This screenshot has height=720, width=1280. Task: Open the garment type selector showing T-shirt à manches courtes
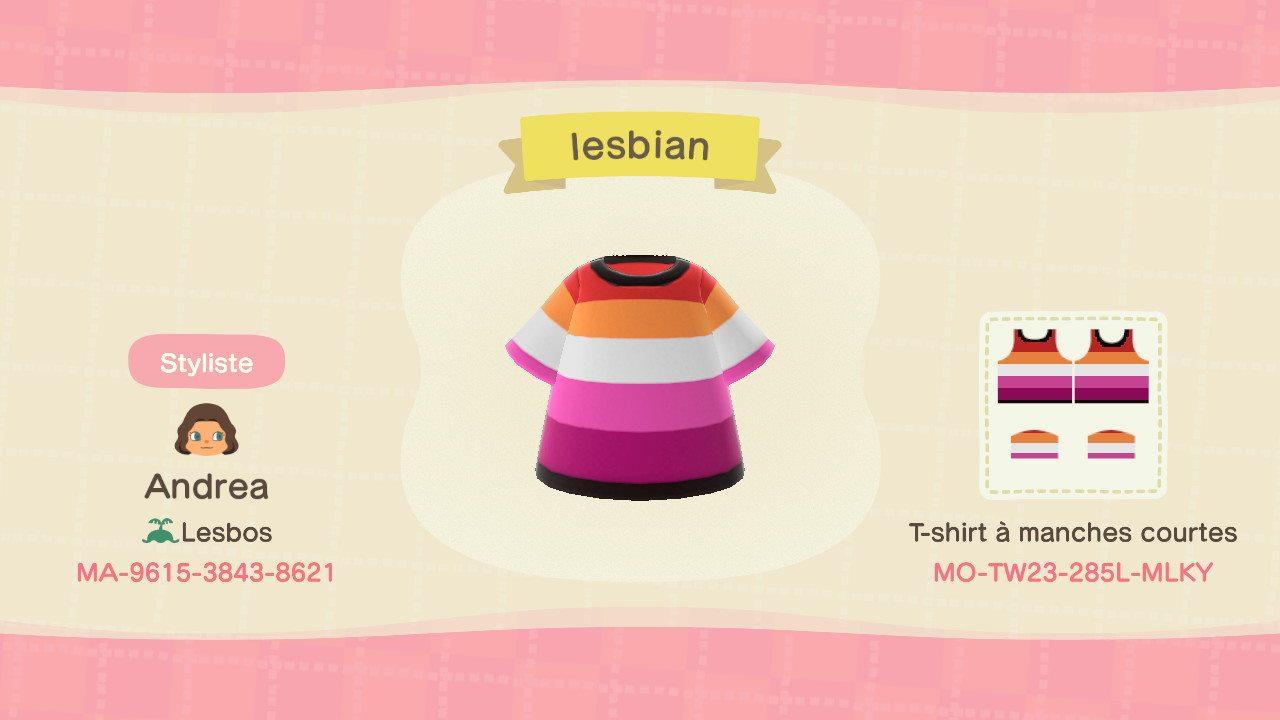[x=1073, y=533]
